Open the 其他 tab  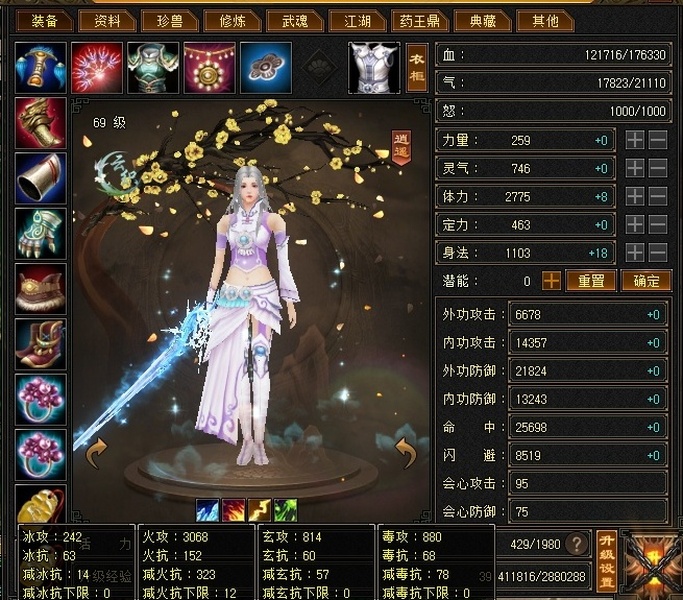(x=546, y=20)
